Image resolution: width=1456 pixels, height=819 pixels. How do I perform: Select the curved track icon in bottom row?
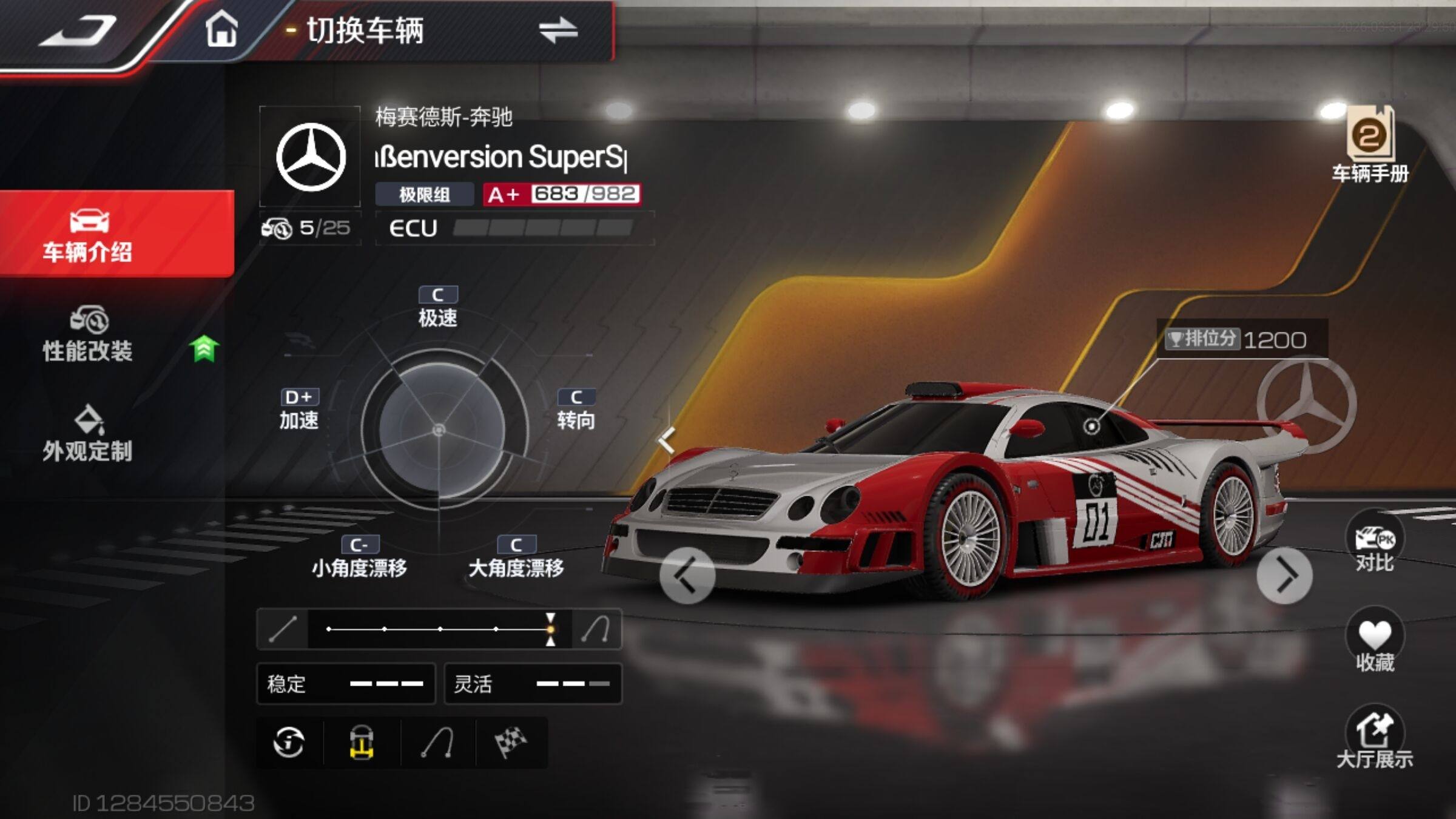pos(437,743)
